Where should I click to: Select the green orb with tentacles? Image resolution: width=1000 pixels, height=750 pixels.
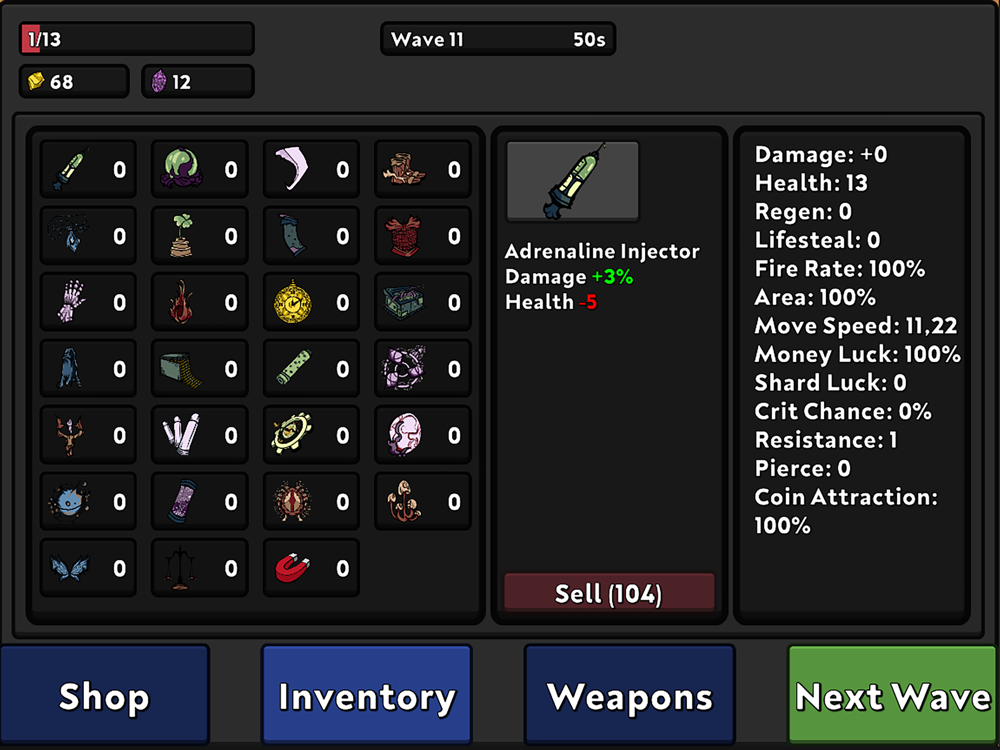click(199, 170)
